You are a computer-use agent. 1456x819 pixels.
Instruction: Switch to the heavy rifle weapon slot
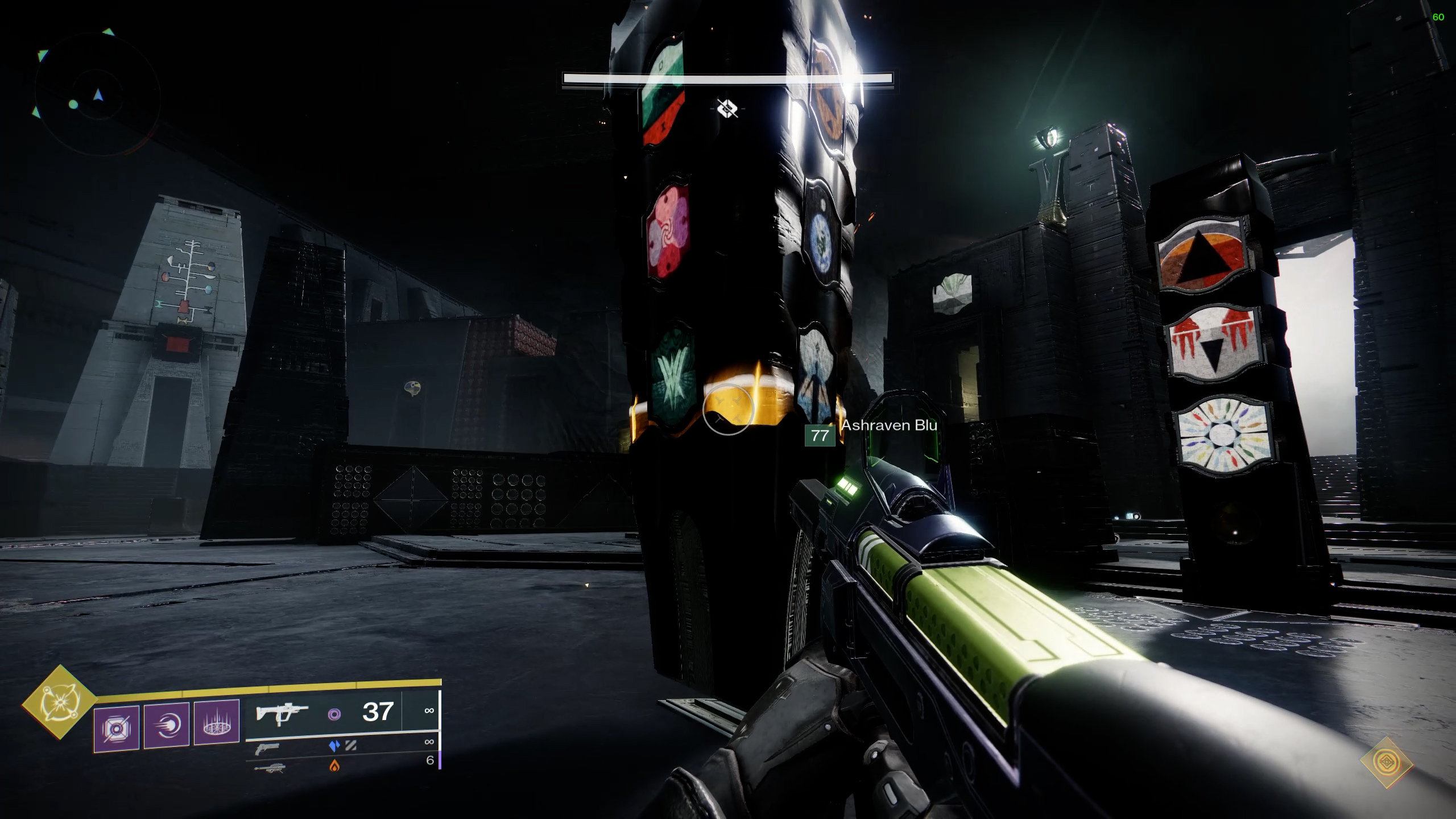point(269,768)
